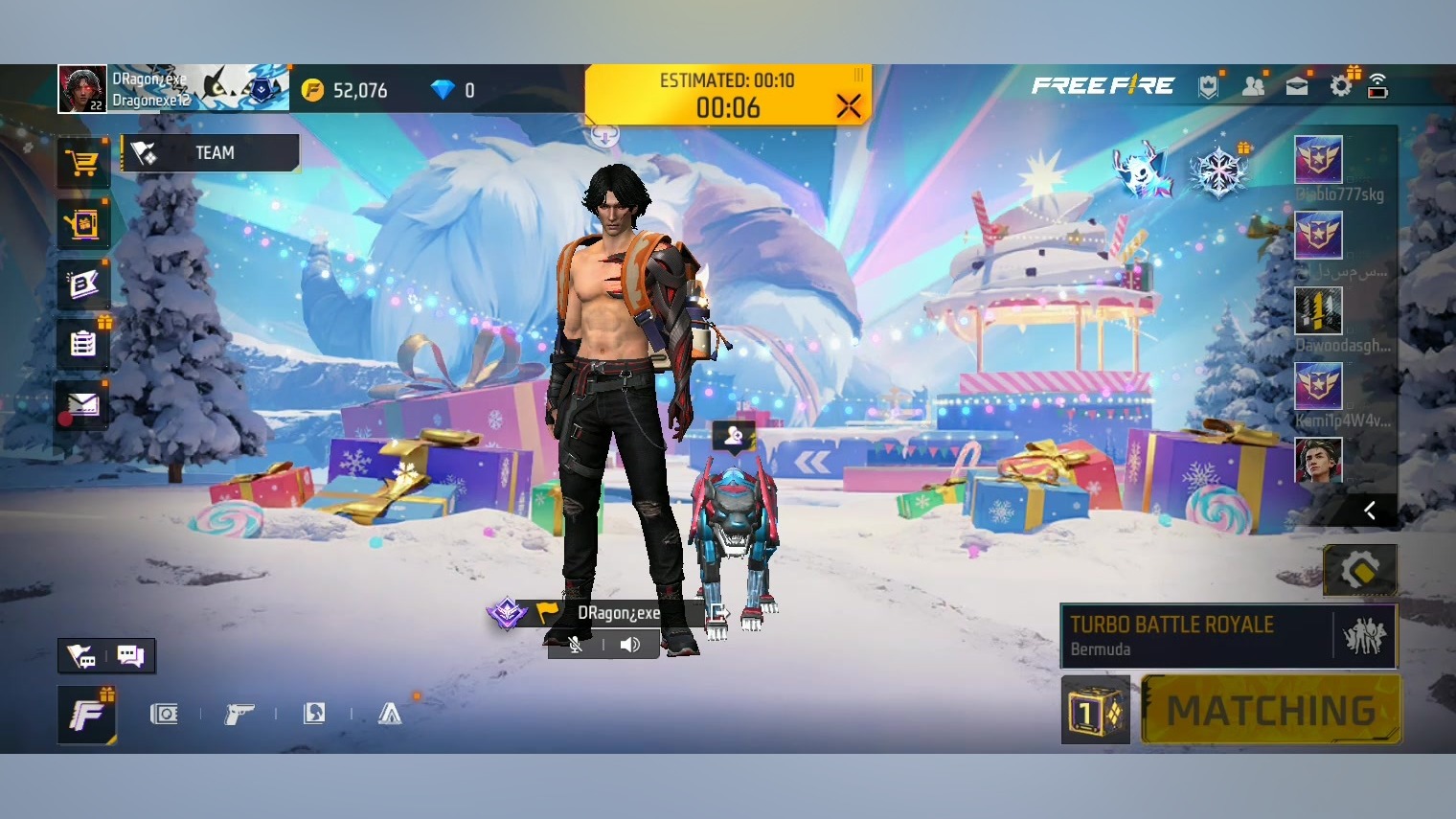Image resolution: width=1456 pixels, height=819 pixels.
Task: Open the settings gear in top bar
Action: [x=1341, y=86]
